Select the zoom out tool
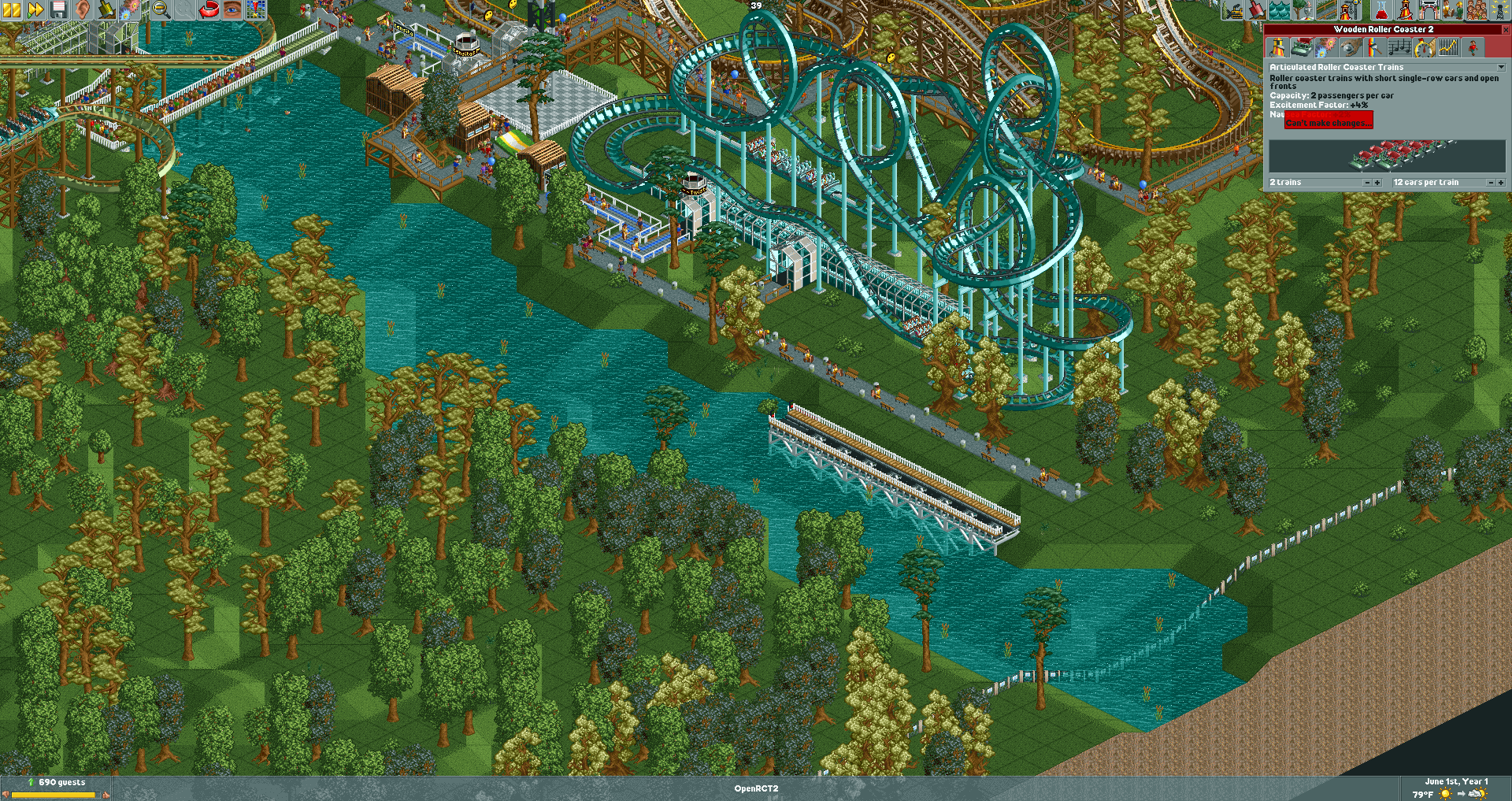 click(160, 10)
